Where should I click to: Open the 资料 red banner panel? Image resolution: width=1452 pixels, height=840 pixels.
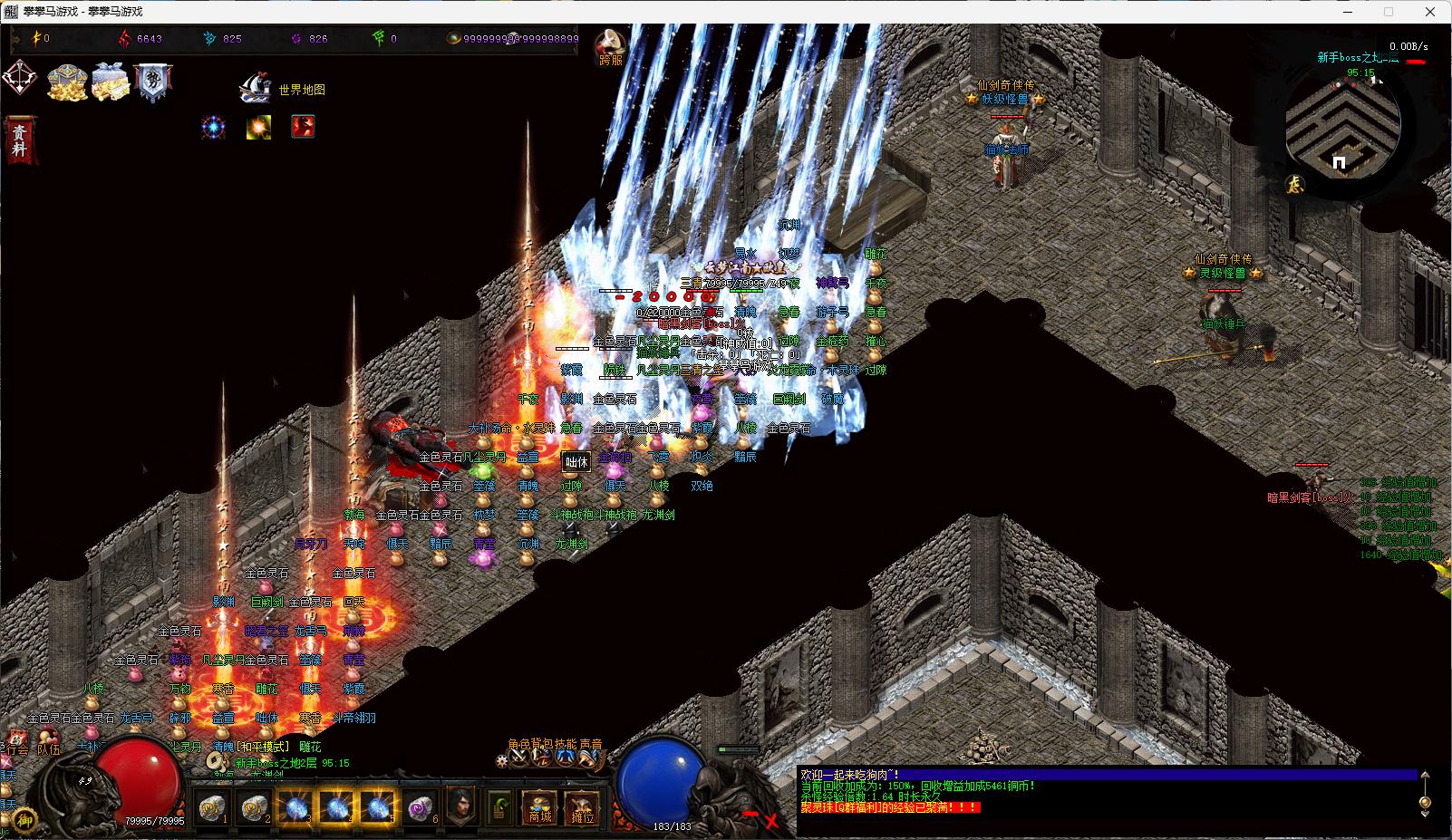pos(19,140)
